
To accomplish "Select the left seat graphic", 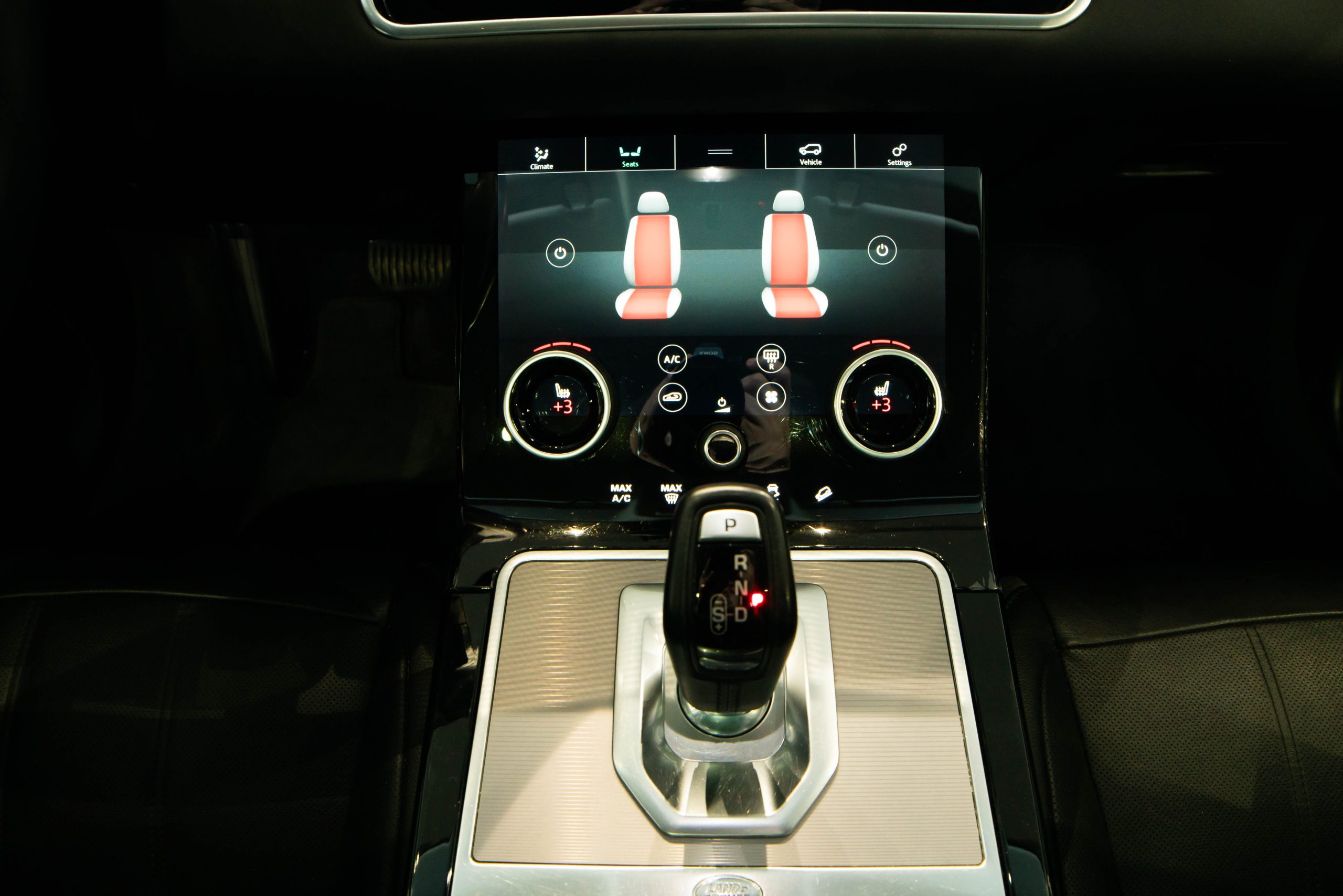I will [650, 256].
